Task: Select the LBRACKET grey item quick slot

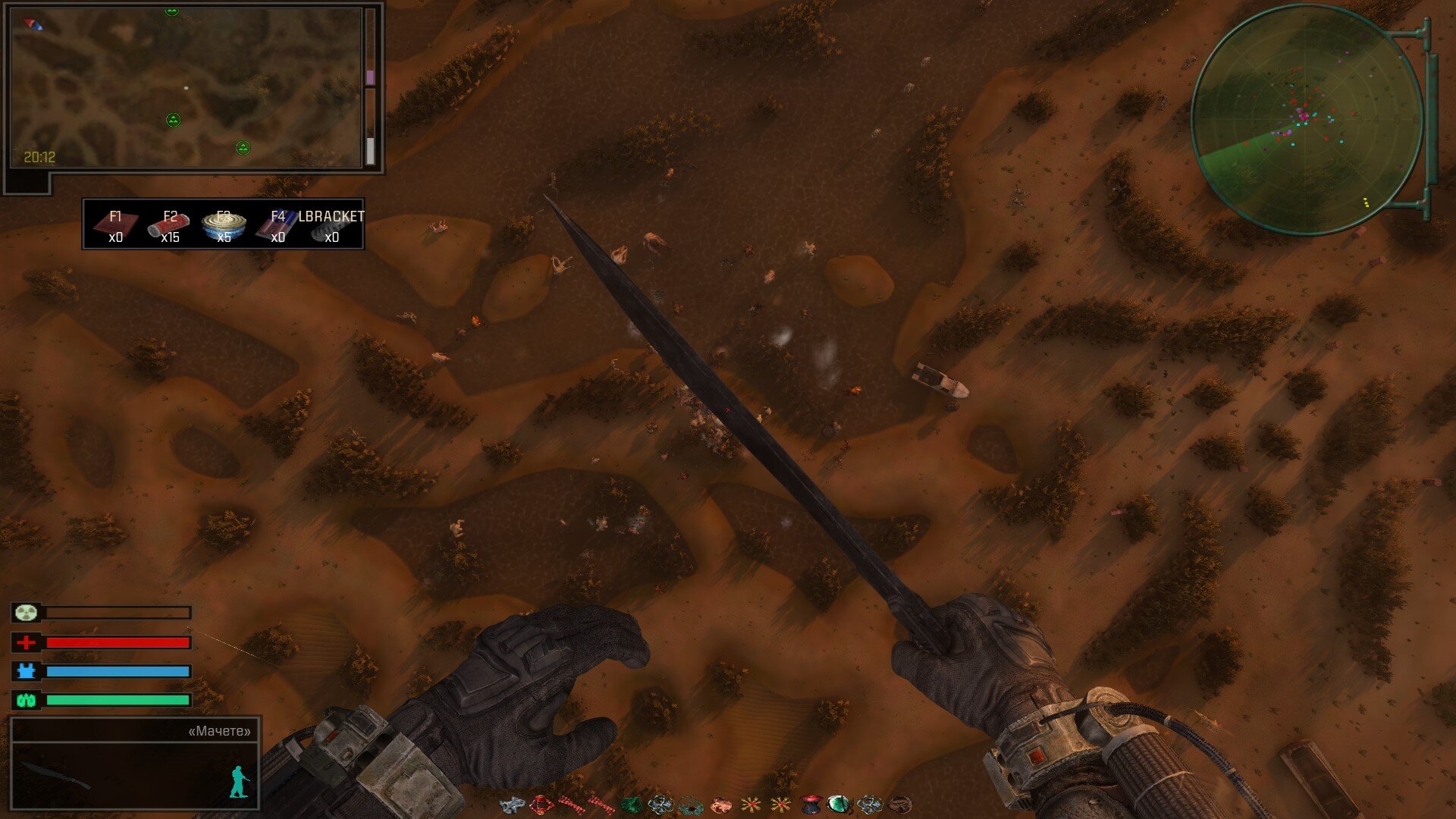Action: pyautogui.click(x=331, y=225)
